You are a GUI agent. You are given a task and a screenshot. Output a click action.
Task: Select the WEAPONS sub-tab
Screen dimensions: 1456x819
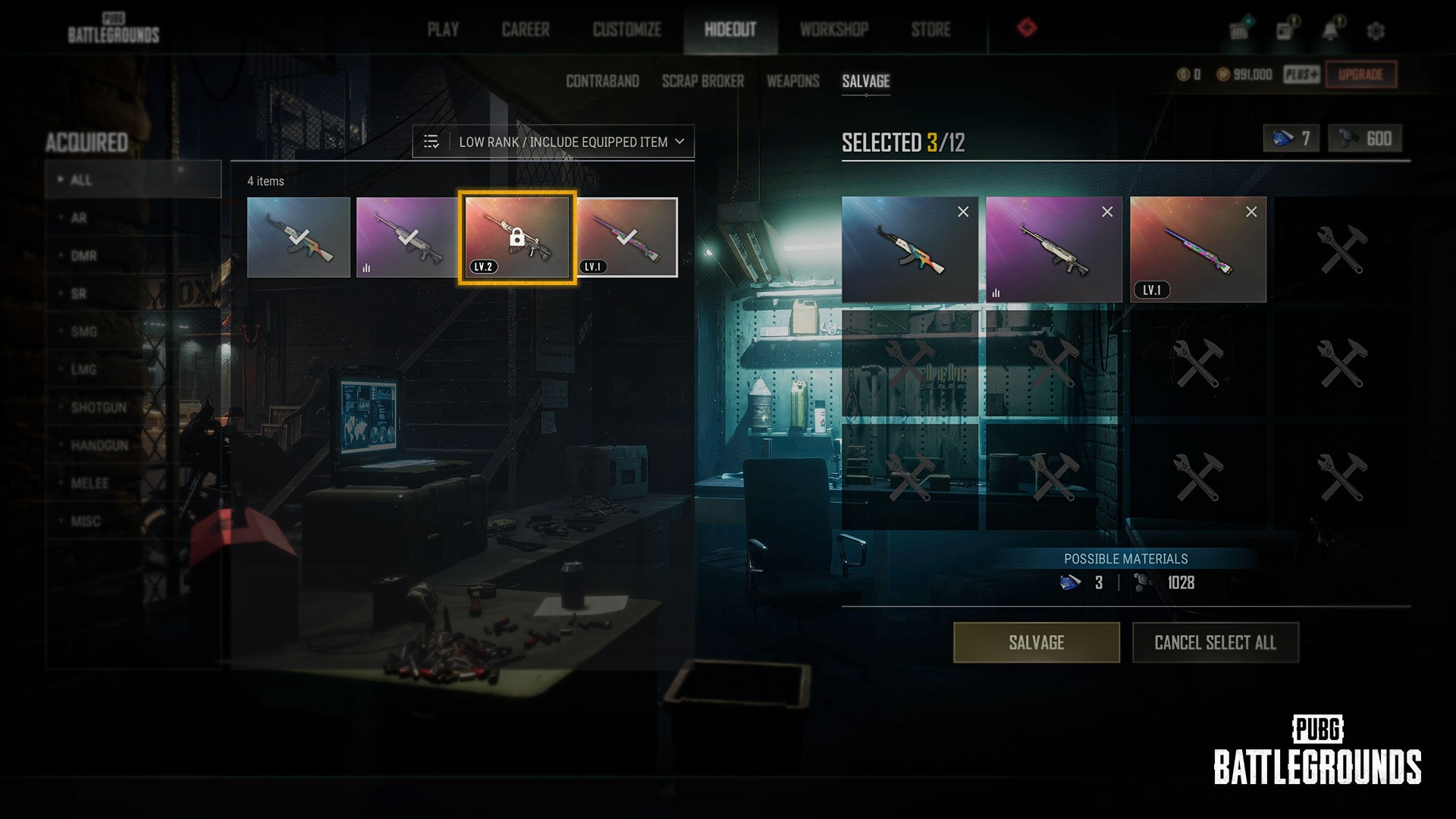pos(792,81)
